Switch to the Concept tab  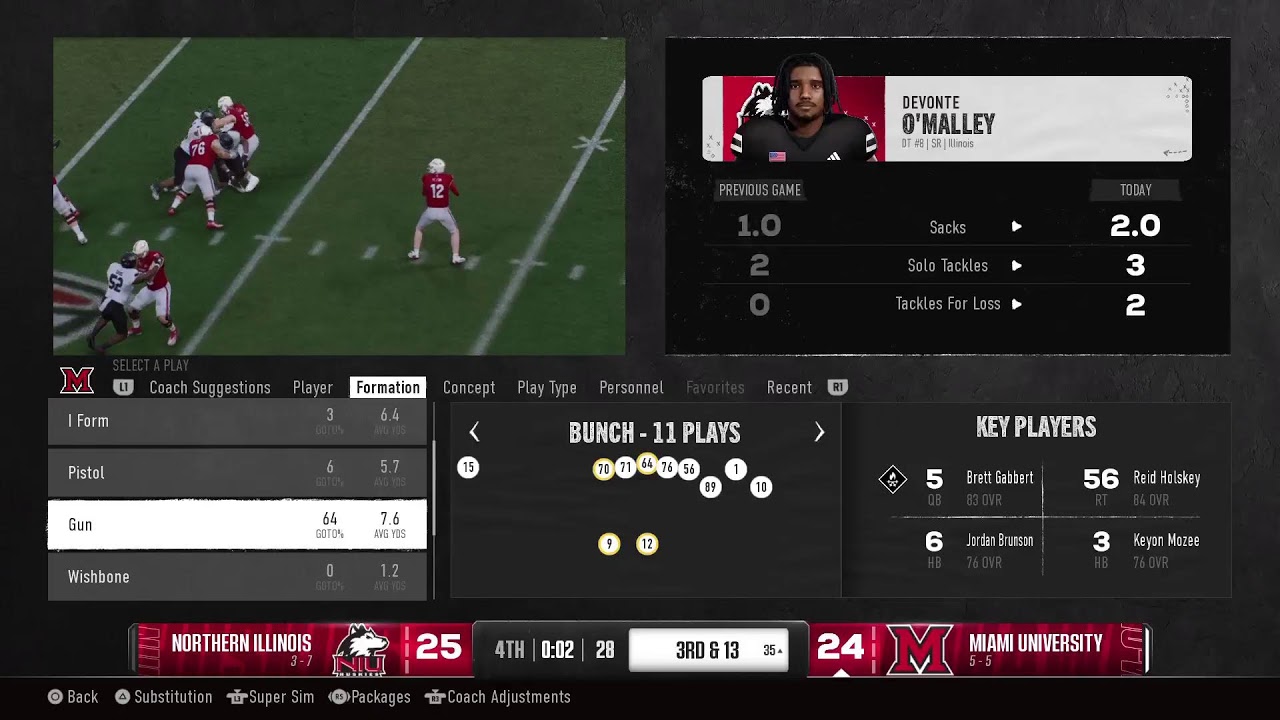[x=469, y=387]
